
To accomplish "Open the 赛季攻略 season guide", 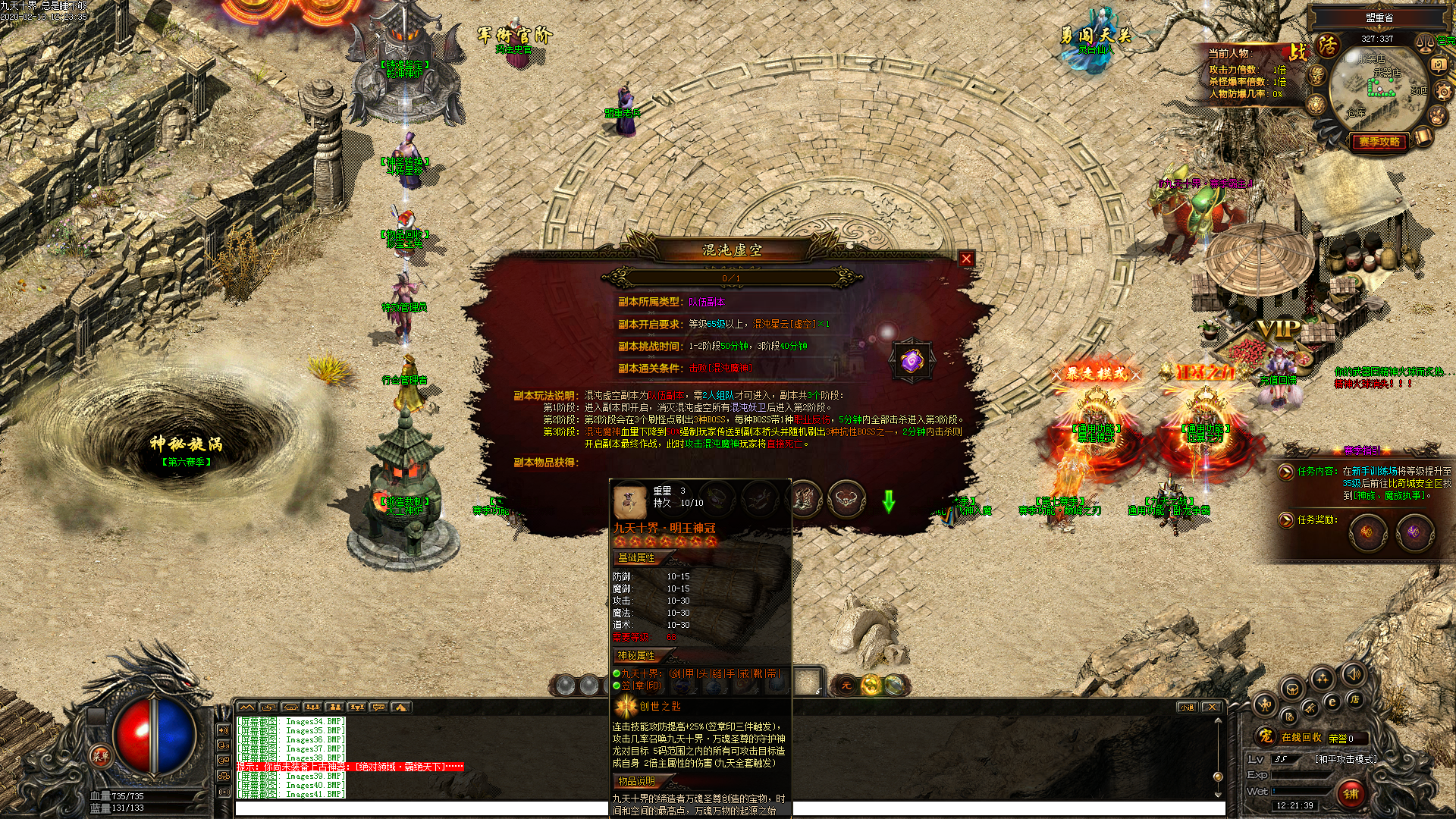I will click(1379, 142).
